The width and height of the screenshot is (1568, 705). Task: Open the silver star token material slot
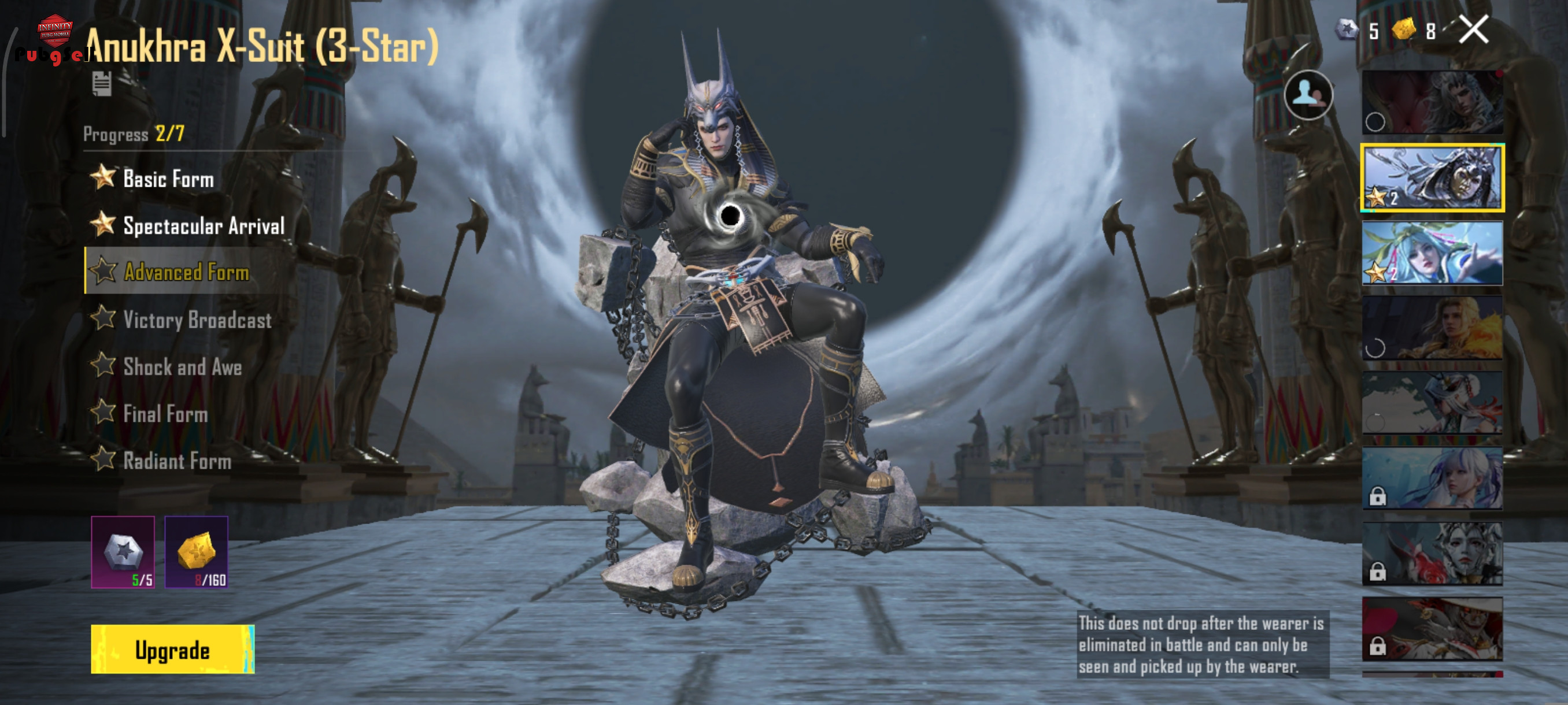123,552
